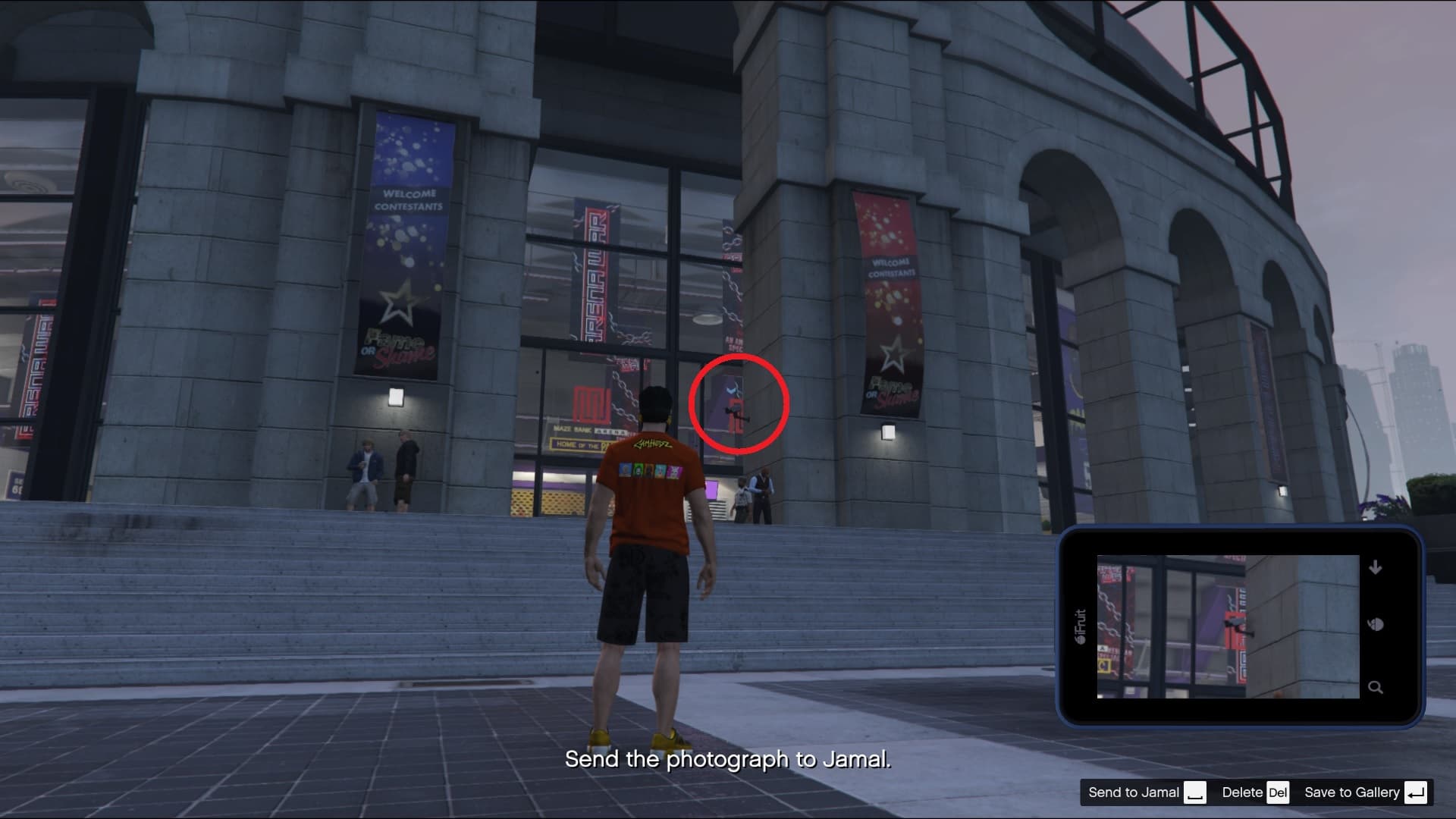
Task: Tap the round middle icon on the phone
Action: coord(1376,625)
